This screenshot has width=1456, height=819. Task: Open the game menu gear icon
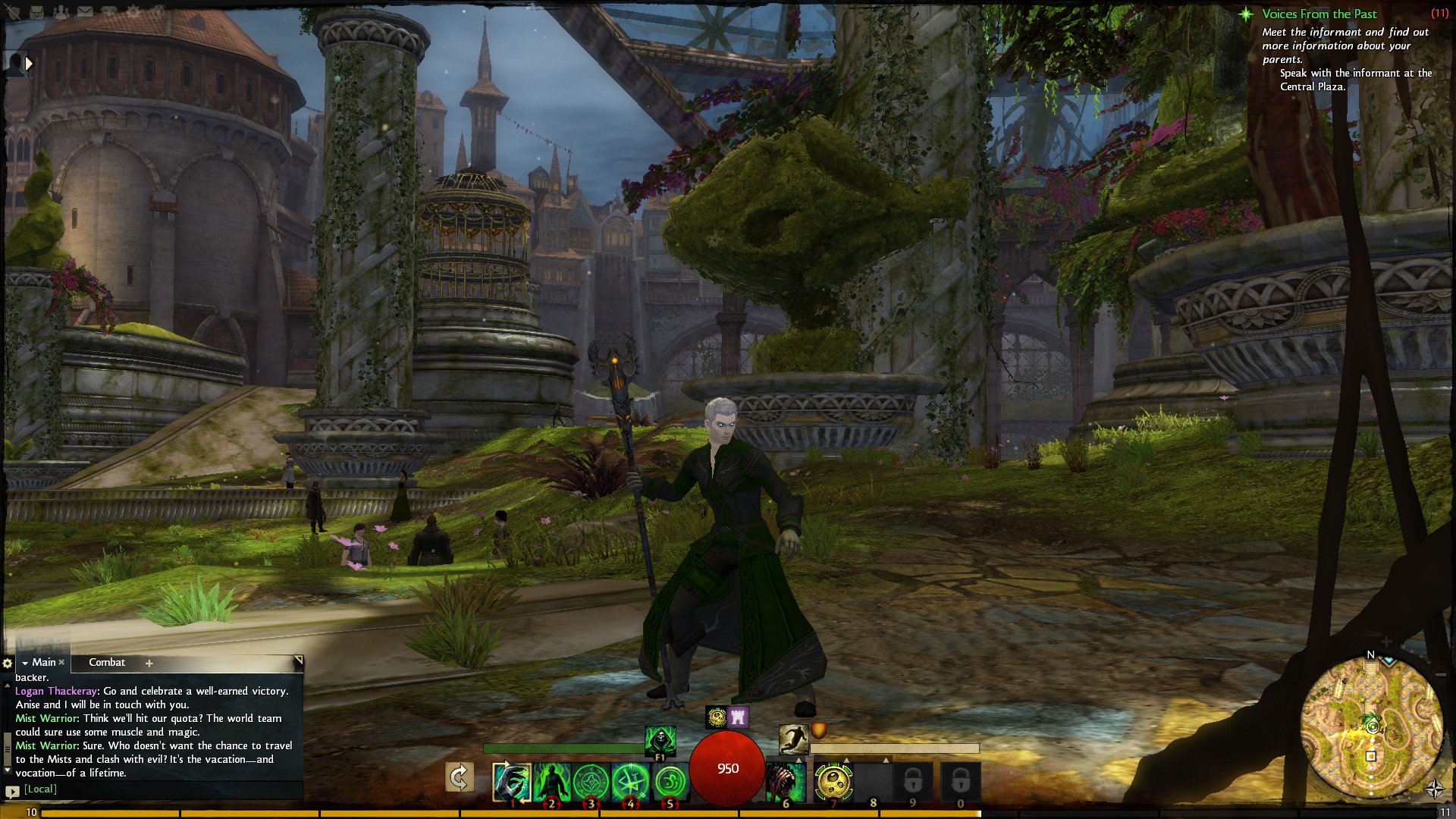point(133,12)
